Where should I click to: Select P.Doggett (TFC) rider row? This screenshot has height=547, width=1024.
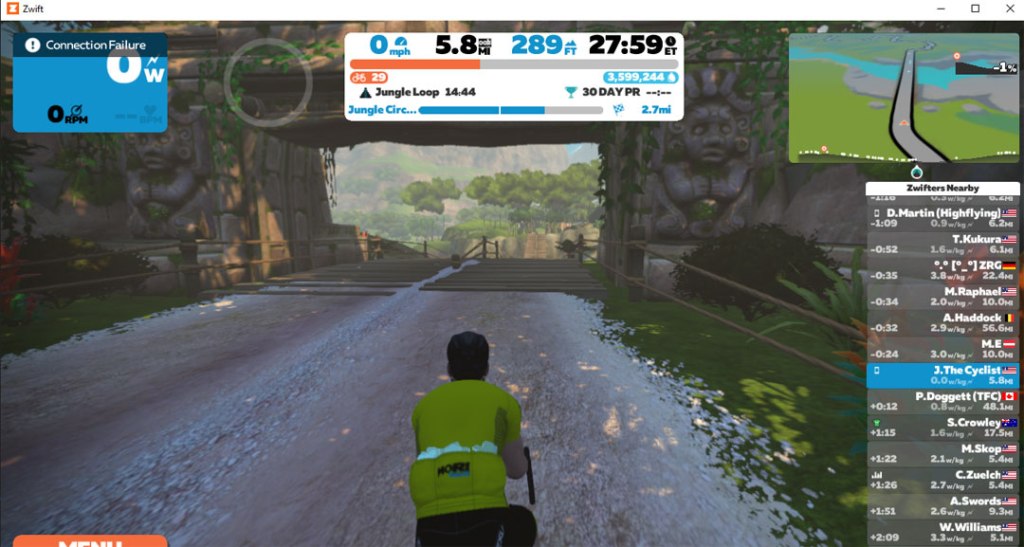point(943,401)
